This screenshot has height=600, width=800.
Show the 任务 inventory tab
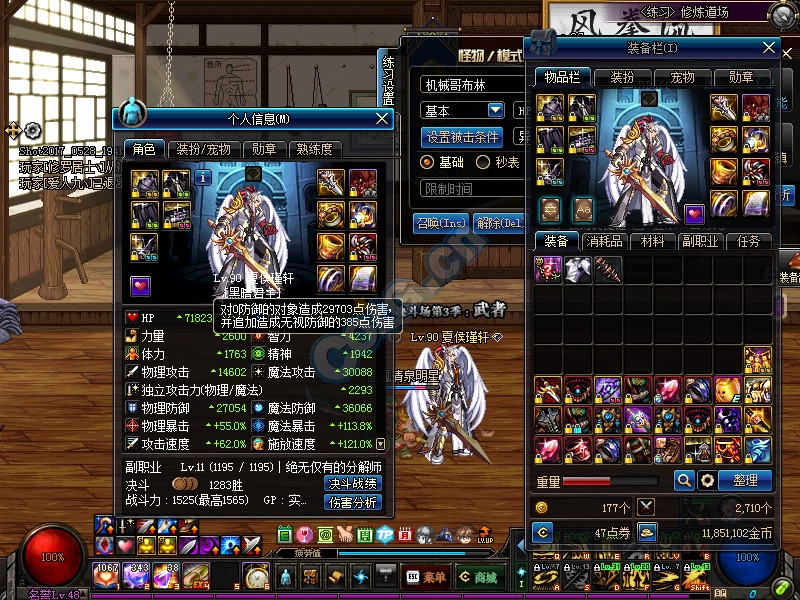click(x=748, y=241)
